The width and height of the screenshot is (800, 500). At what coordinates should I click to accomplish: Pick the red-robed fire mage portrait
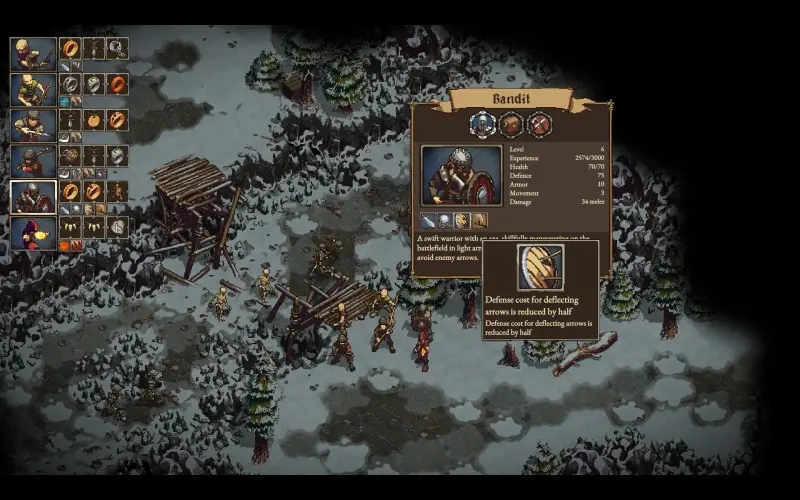33,232
